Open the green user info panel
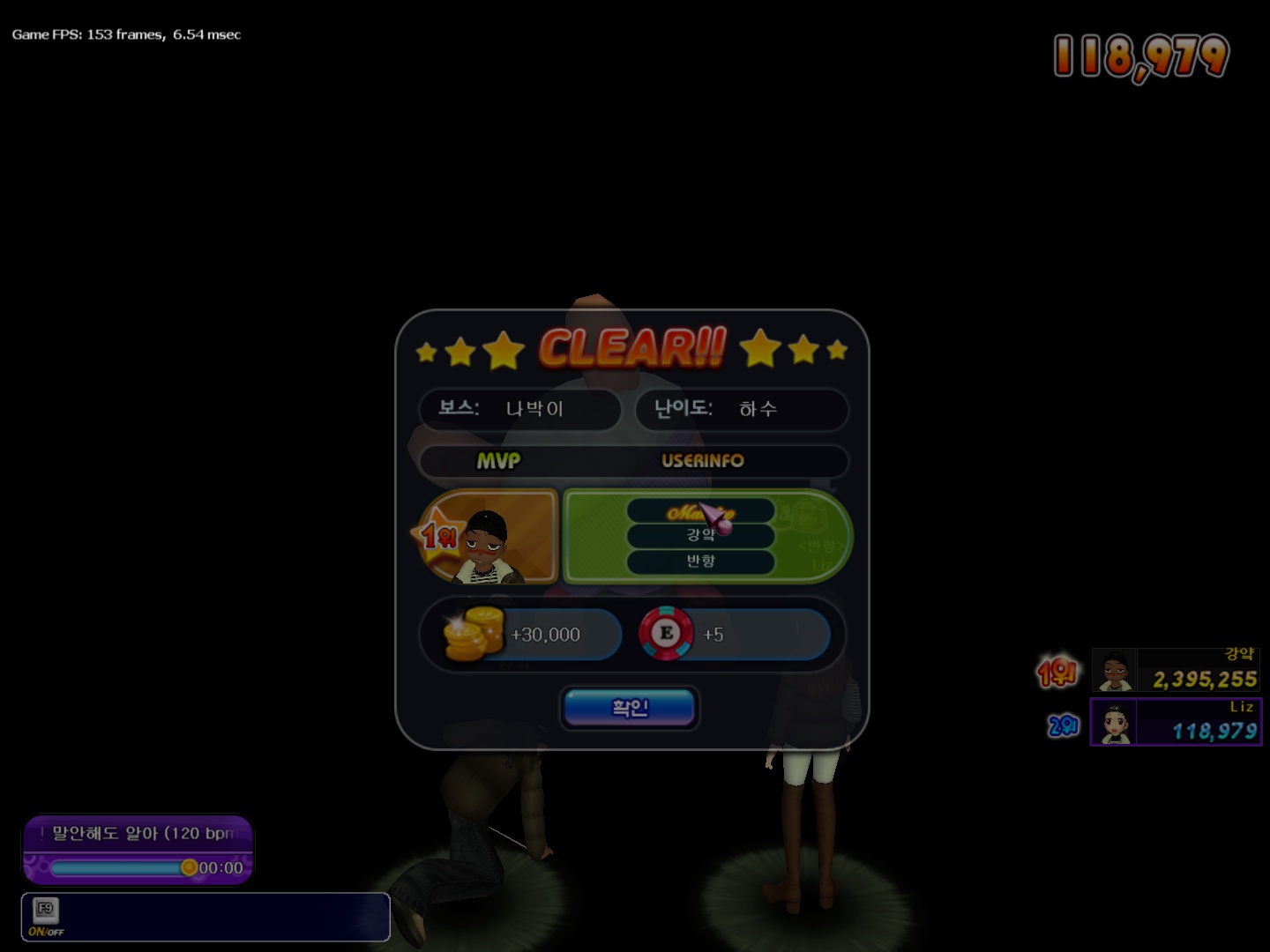Screen dimensions: 1270x952 pos(707,537)
